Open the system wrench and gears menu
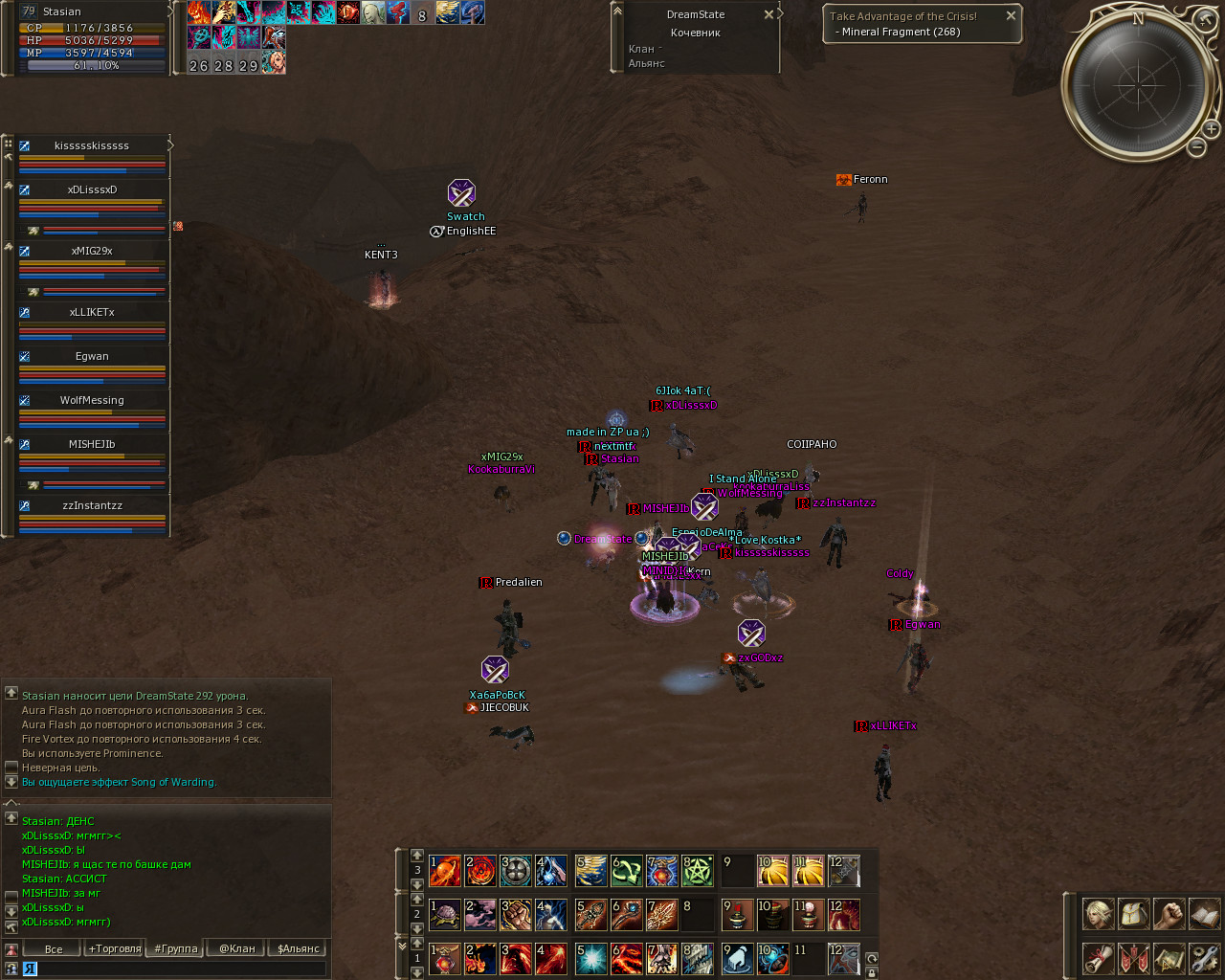Viewport: 1225px width, 980px height. click(1204, 958)
